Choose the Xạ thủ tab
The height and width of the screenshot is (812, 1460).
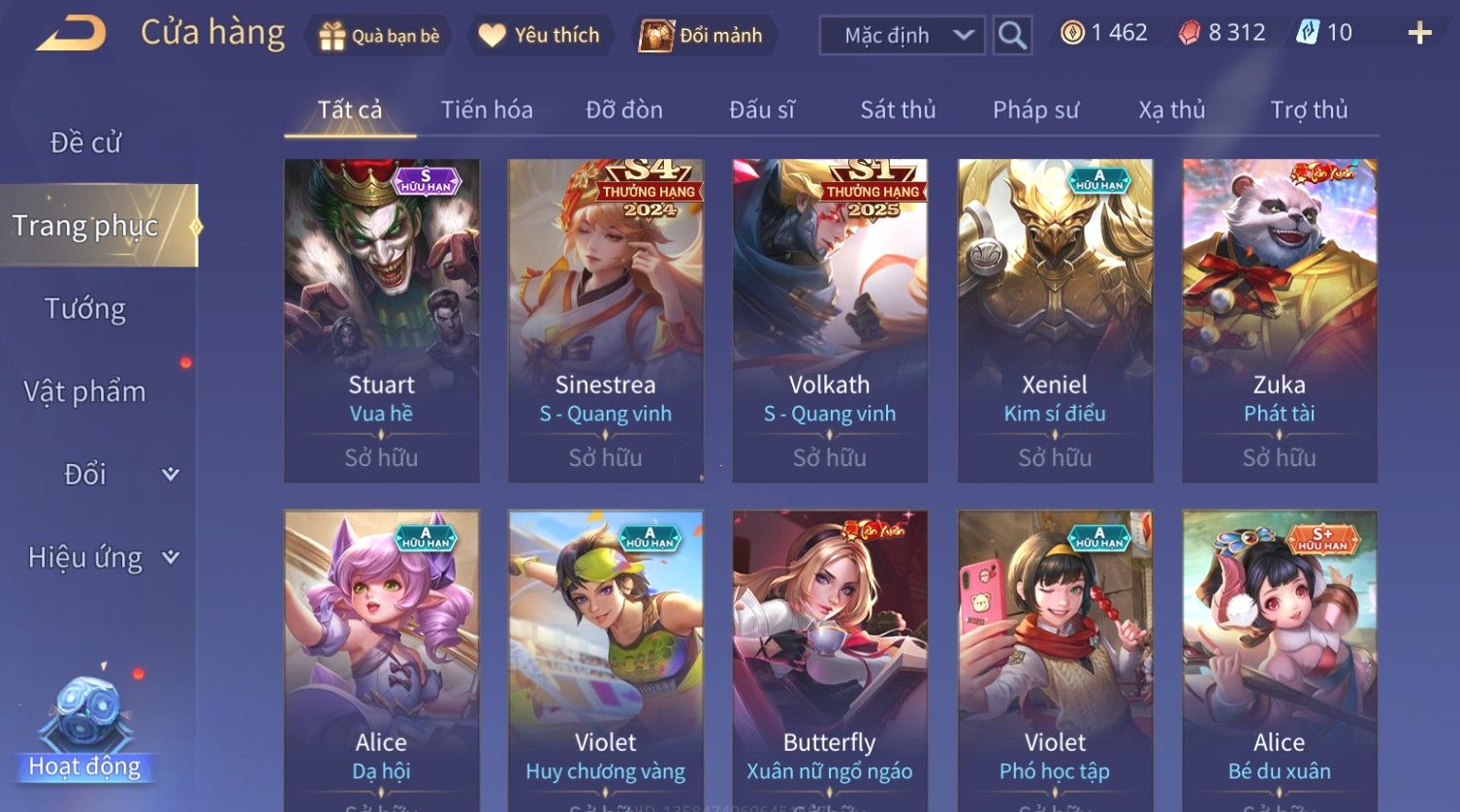coord(1171,110)
